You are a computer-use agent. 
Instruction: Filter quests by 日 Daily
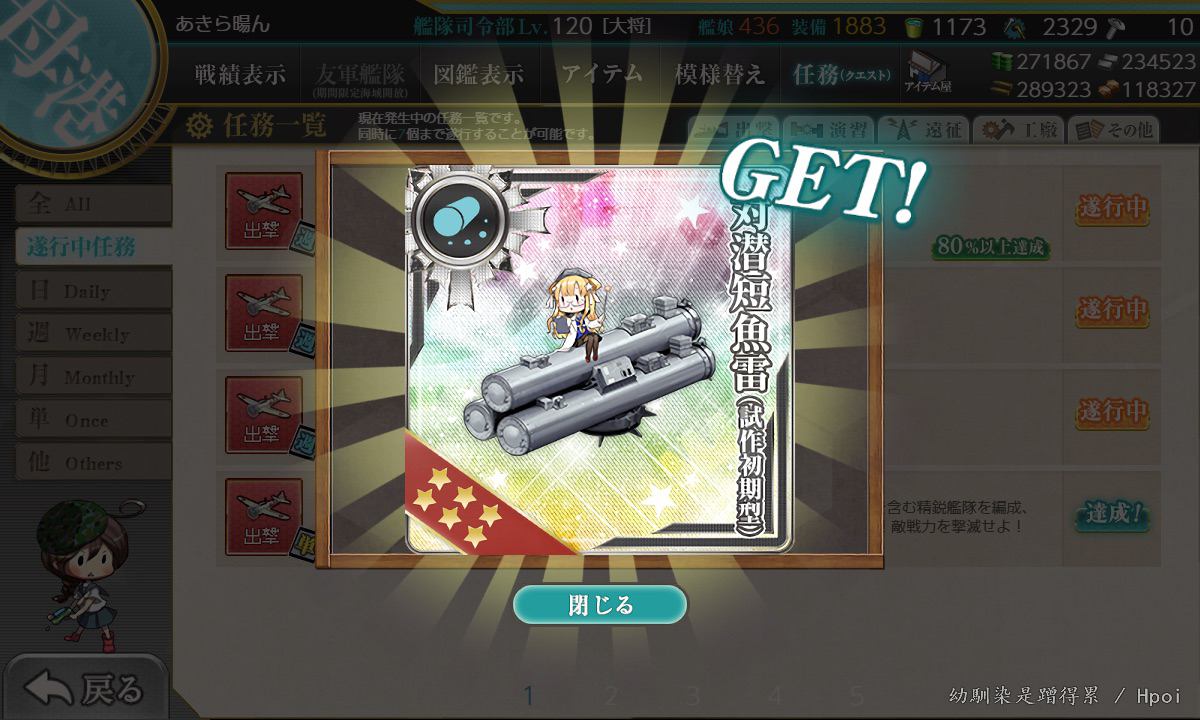pos(92,291)
